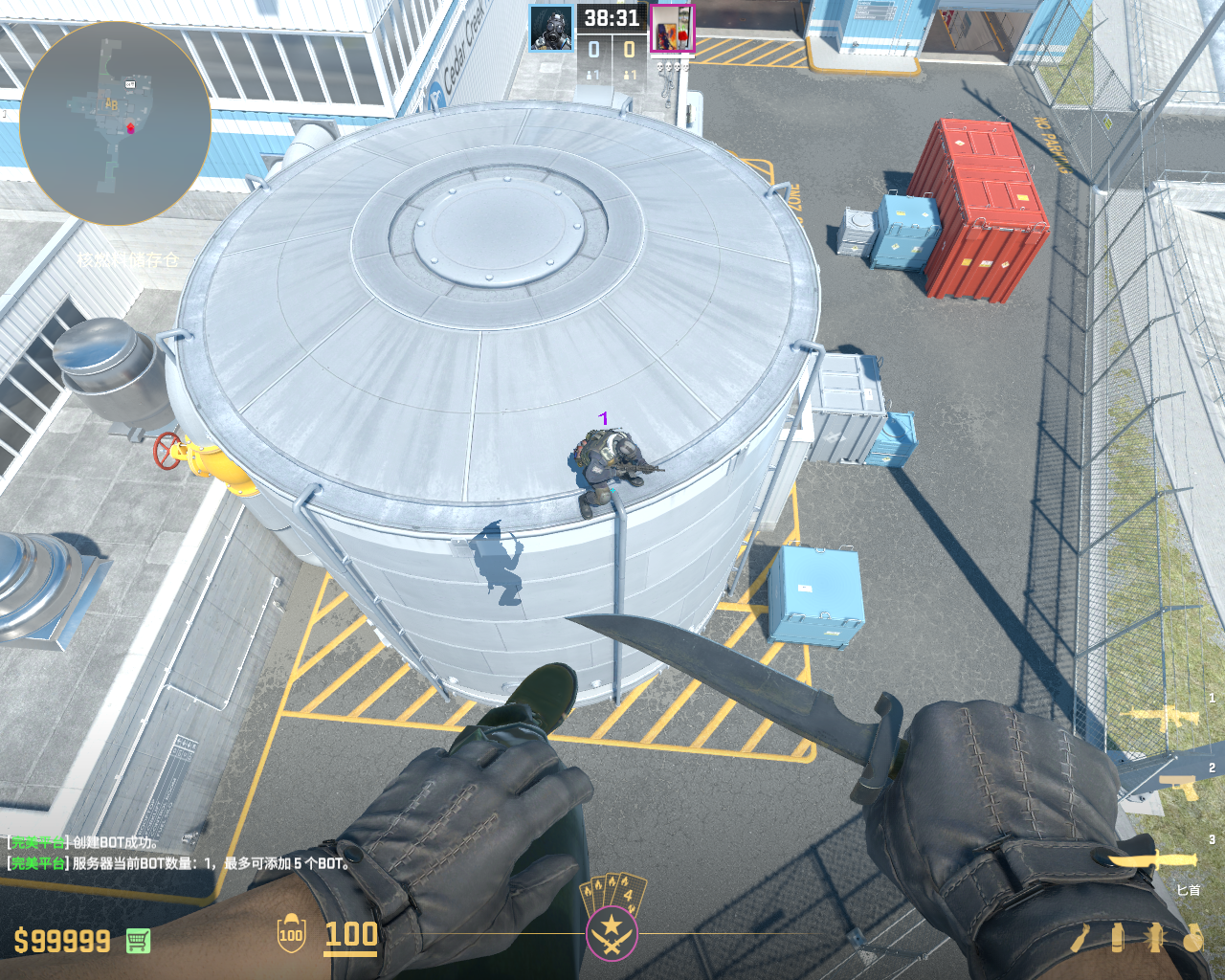Screen dimensions: 1225x980
Task: Select the HE grenade icon
Action: coord(1192,938)
